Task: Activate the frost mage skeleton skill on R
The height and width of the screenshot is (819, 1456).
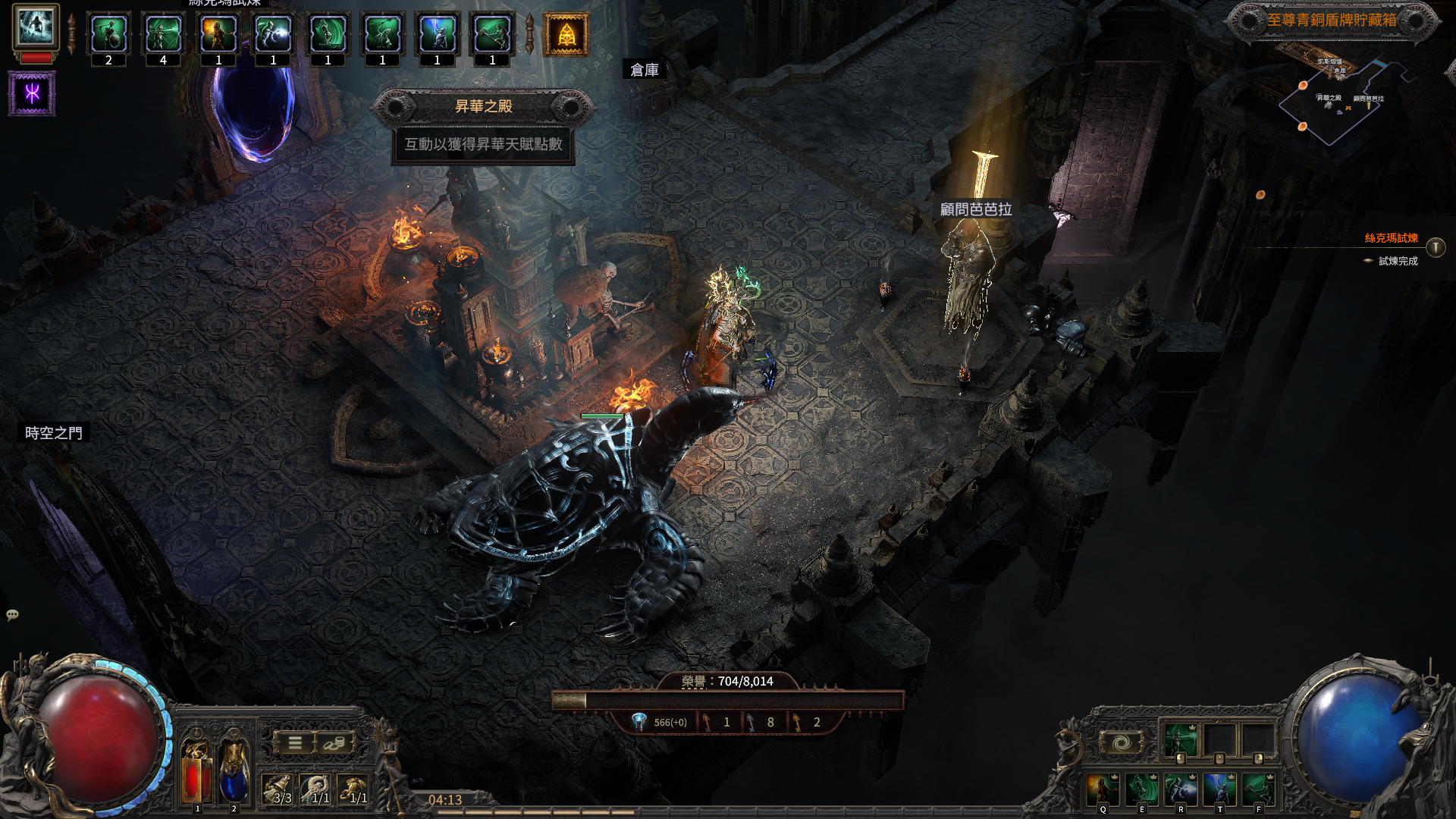Action: pyautogui.click(x=1181, y=790)
